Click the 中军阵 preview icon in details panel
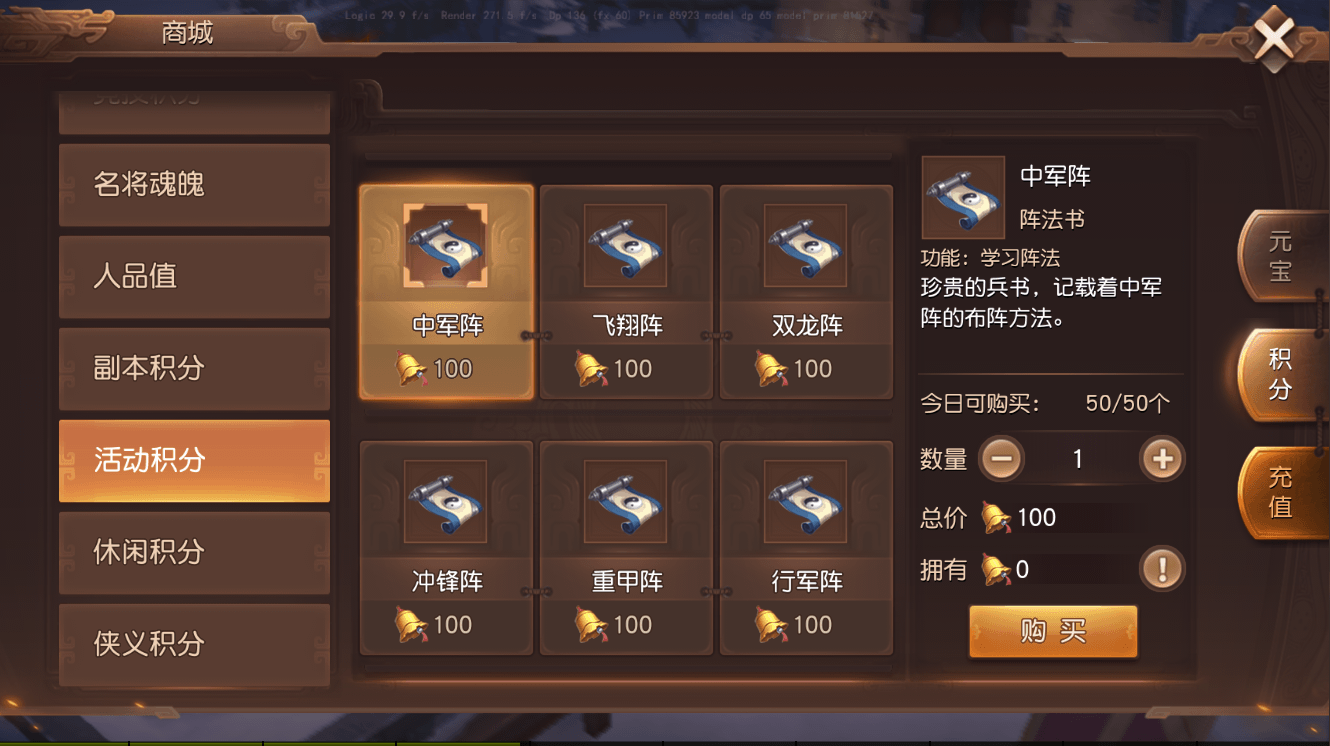This screenshot has height=746, width=1330. click(963, 198)
